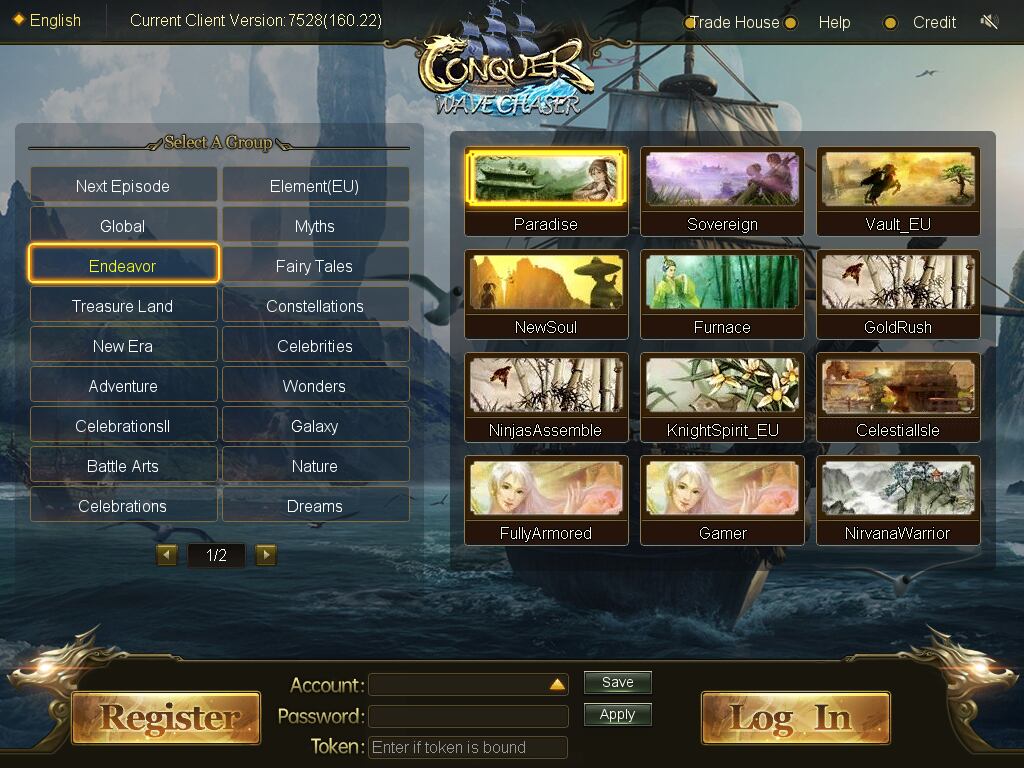The width and height of the screenshot is (1024, 768).
Task: Select the Sovereign server tile
Action: point(722,192)
